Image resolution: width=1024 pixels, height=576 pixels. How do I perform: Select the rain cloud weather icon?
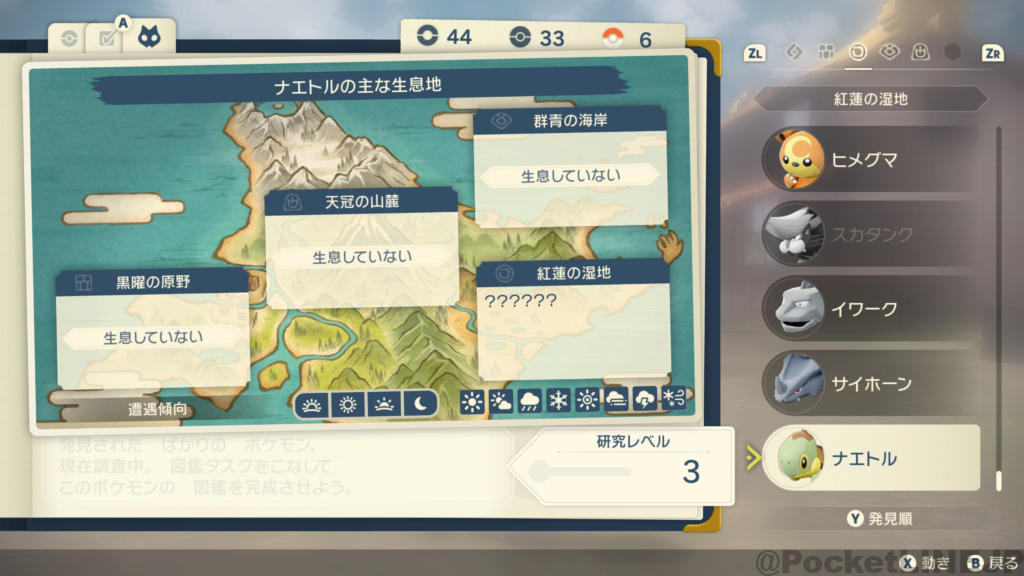click(529, 402)
